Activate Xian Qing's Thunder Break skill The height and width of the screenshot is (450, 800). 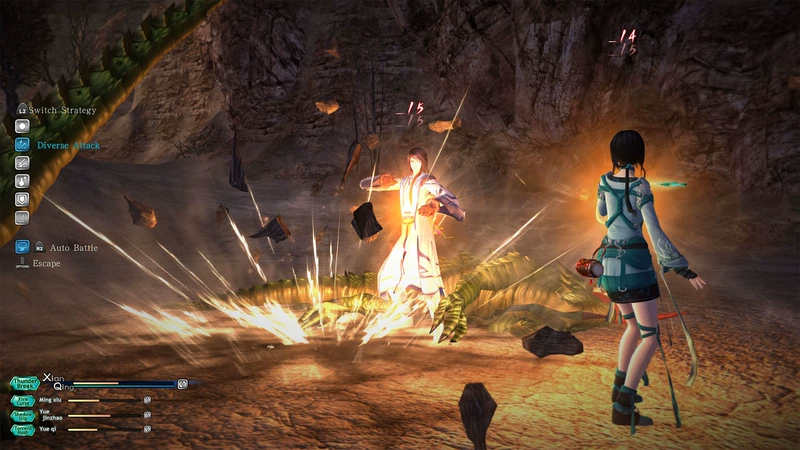24,383
